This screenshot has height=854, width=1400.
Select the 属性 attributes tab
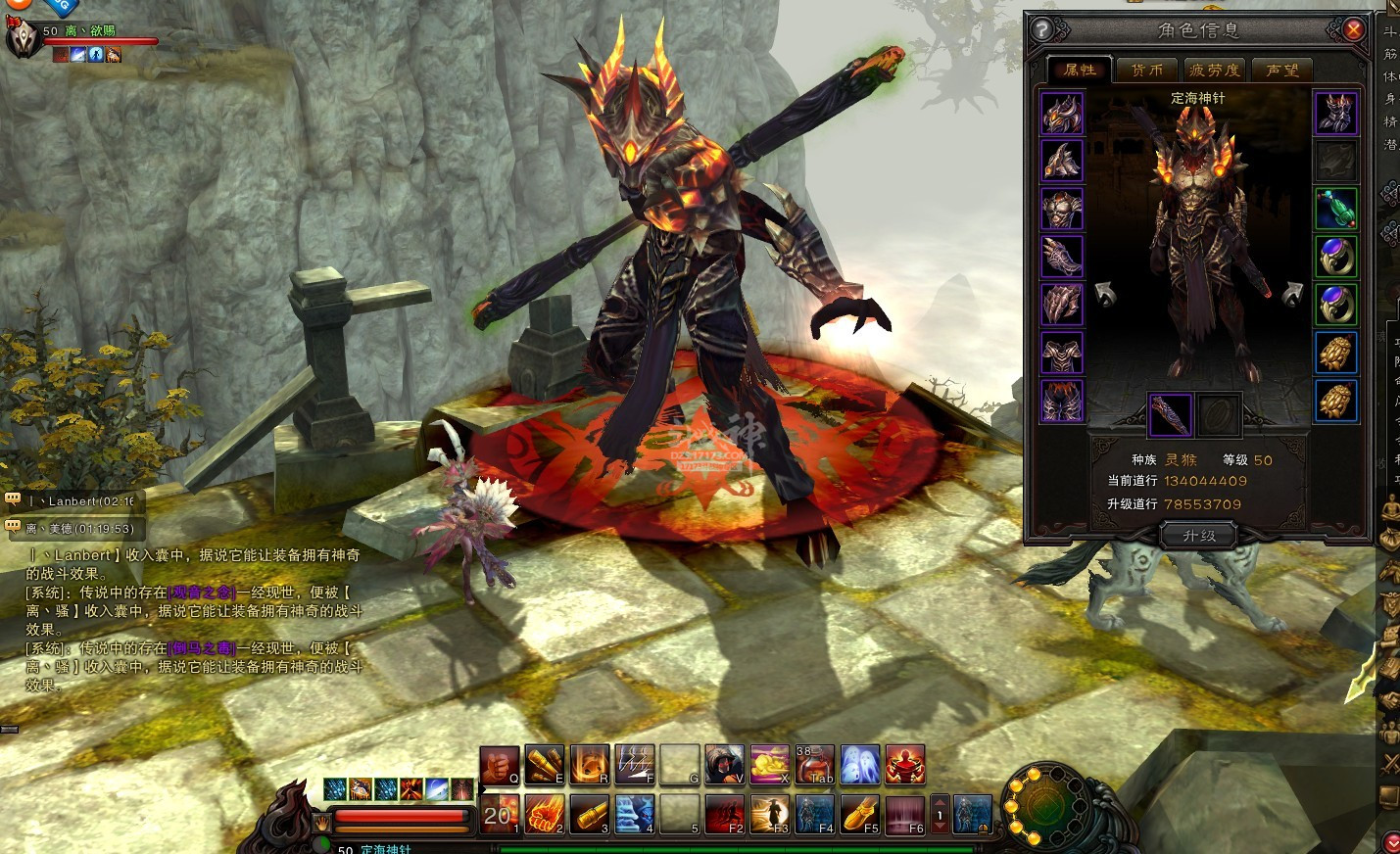(1079, 70)
